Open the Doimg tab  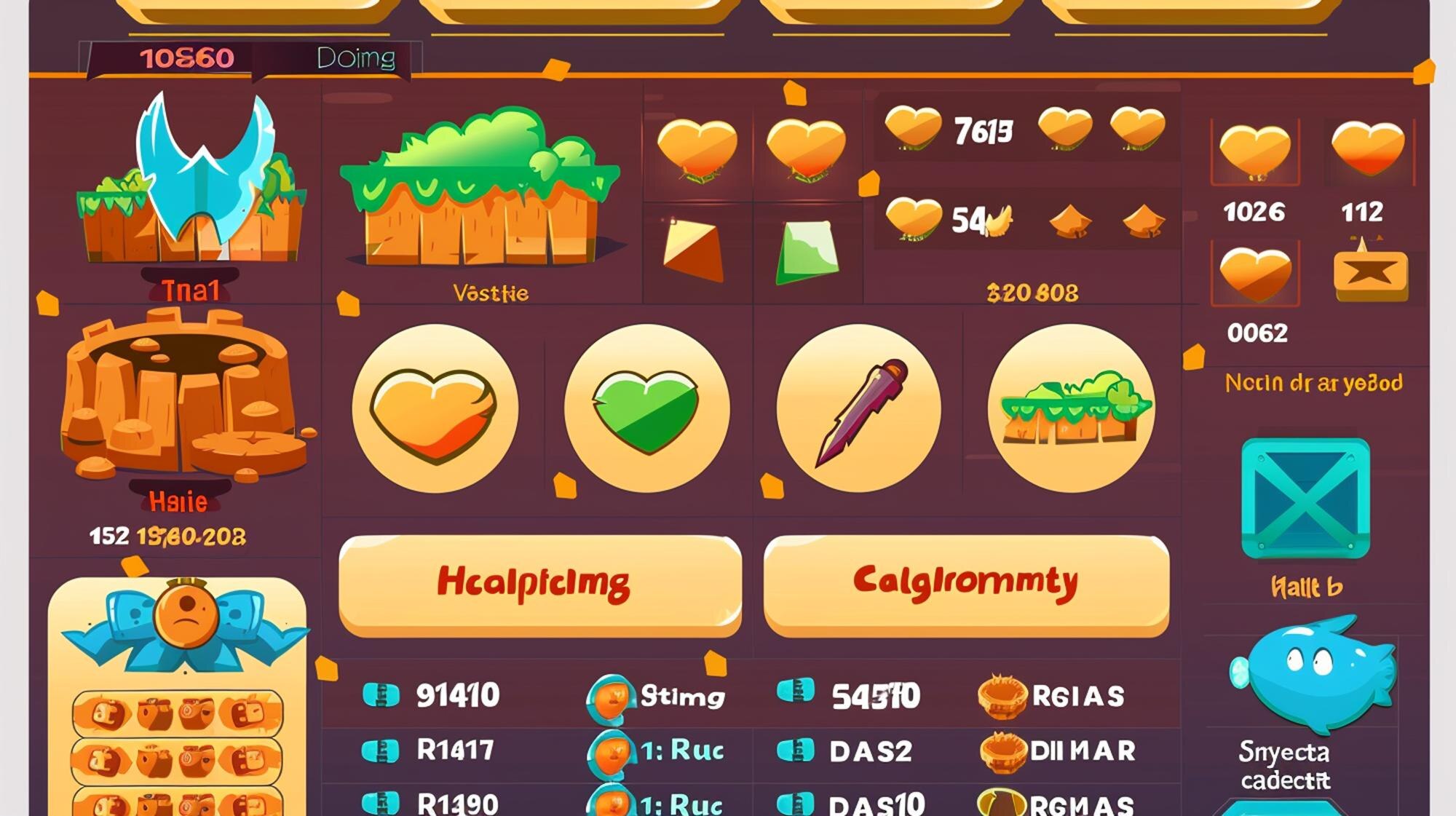pos(356,58)
